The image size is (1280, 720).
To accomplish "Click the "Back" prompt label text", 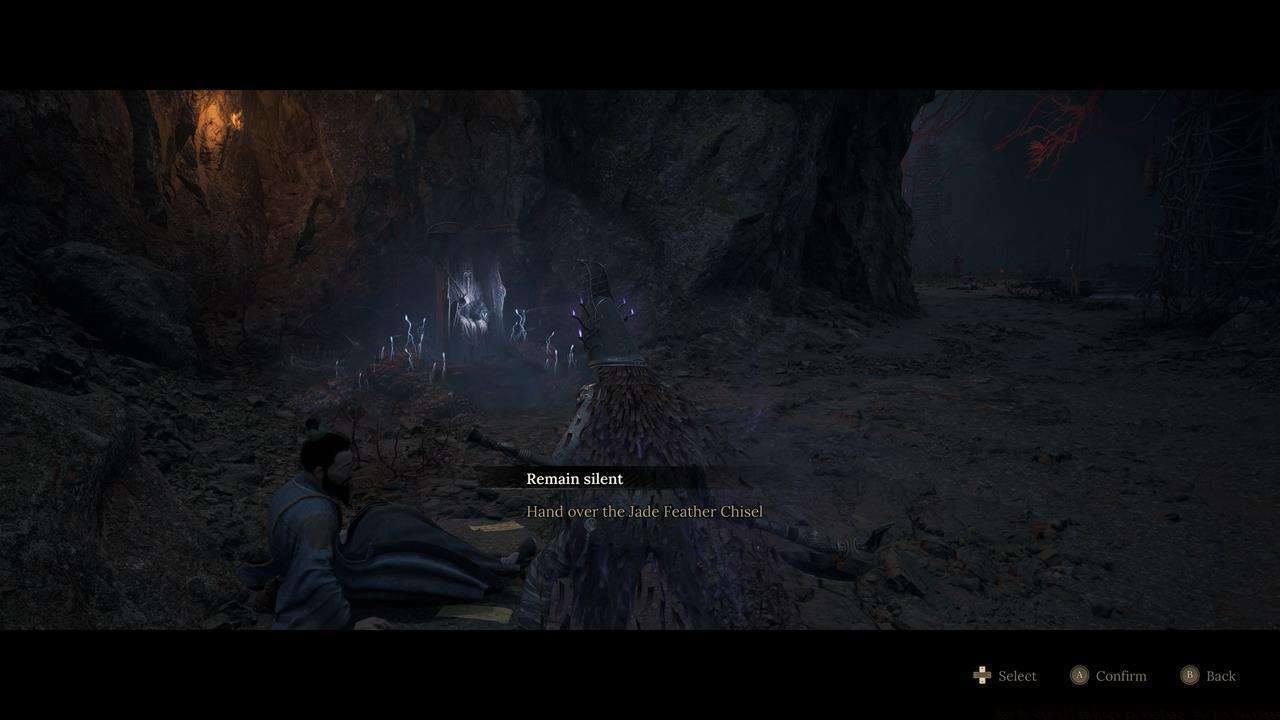I will click(1220, 676).
